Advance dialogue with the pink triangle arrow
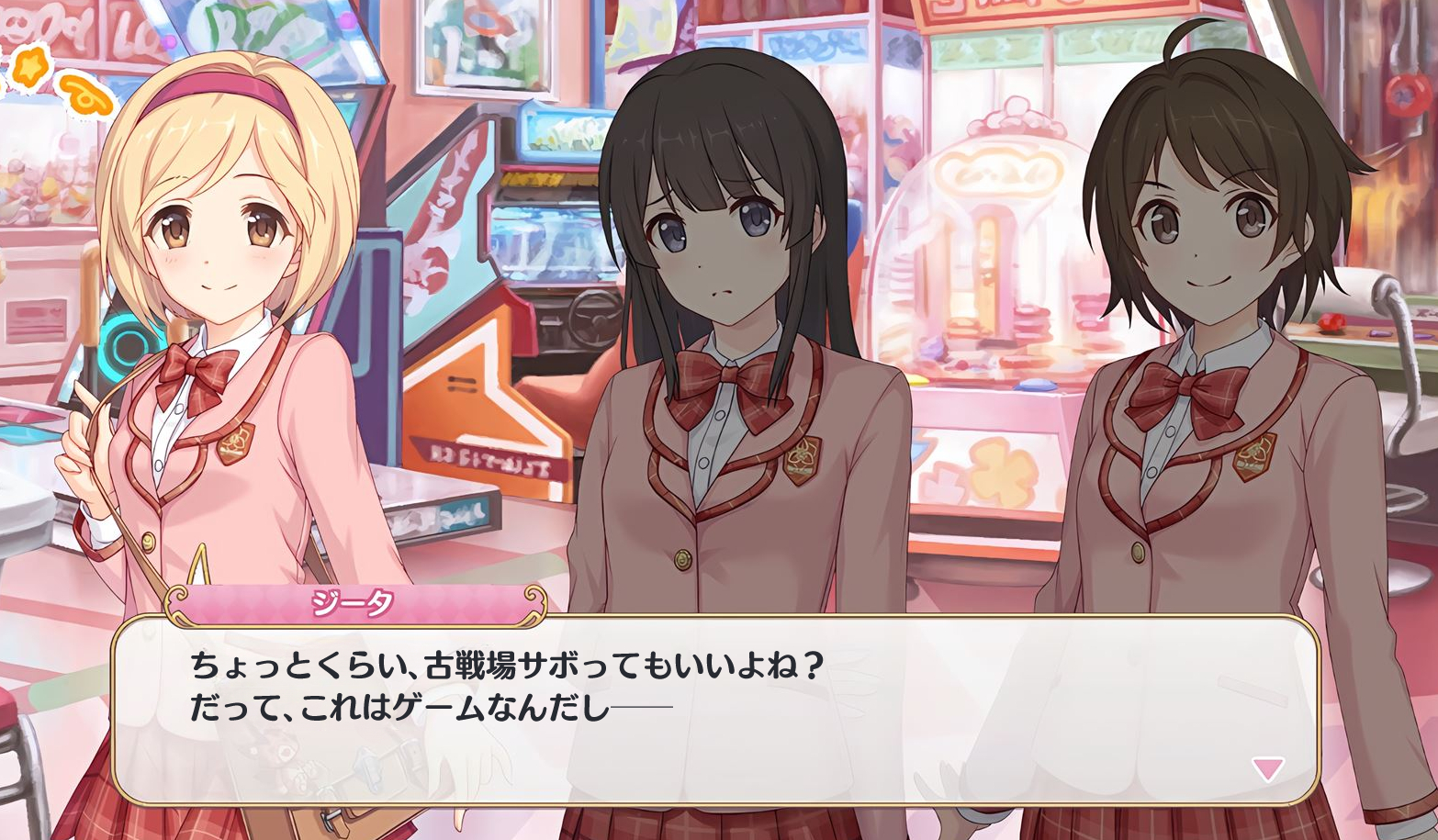Viewport: 1438px width, 840px height. 1267,767
